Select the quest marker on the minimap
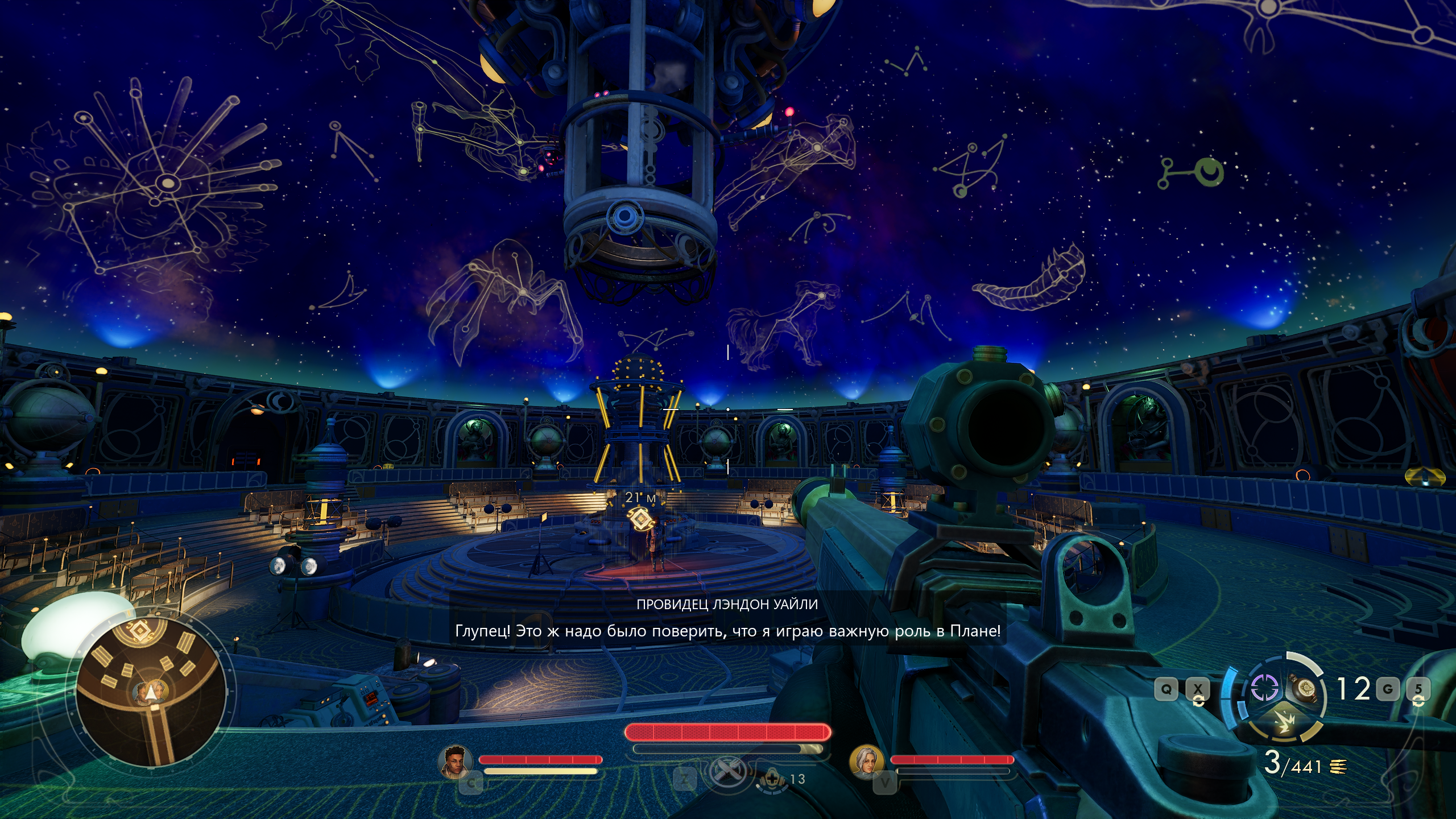Viewport: 1456px width, 819px height. coord(138,632)
